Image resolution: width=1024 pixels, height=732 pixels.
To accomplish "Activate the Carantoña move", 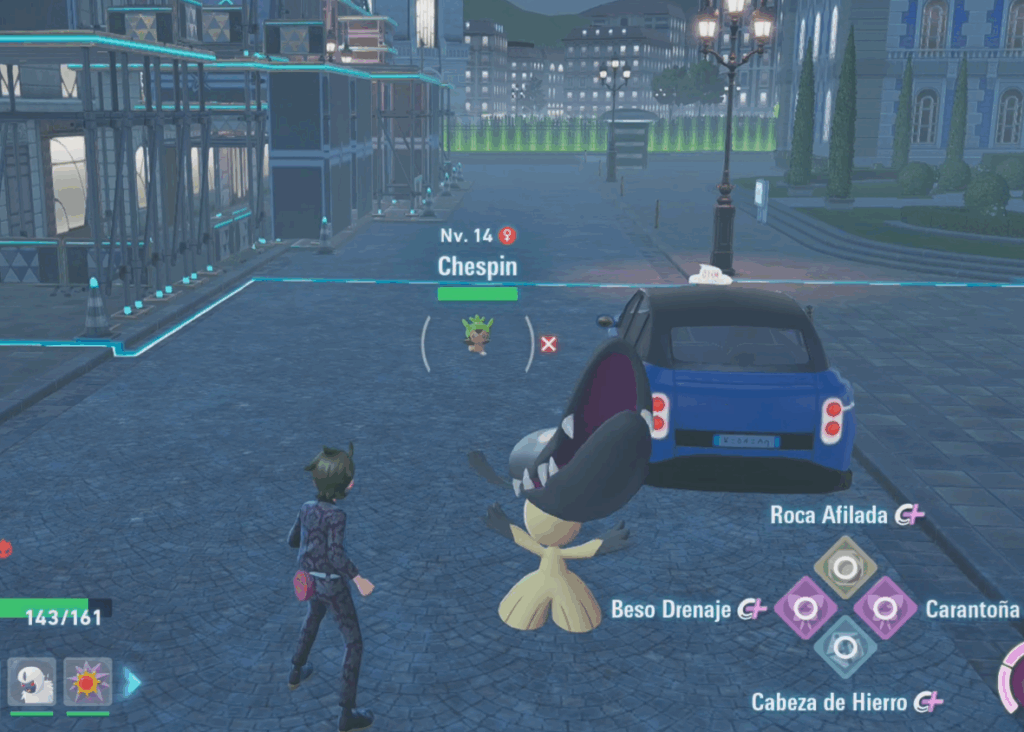I will click(884, 607).
